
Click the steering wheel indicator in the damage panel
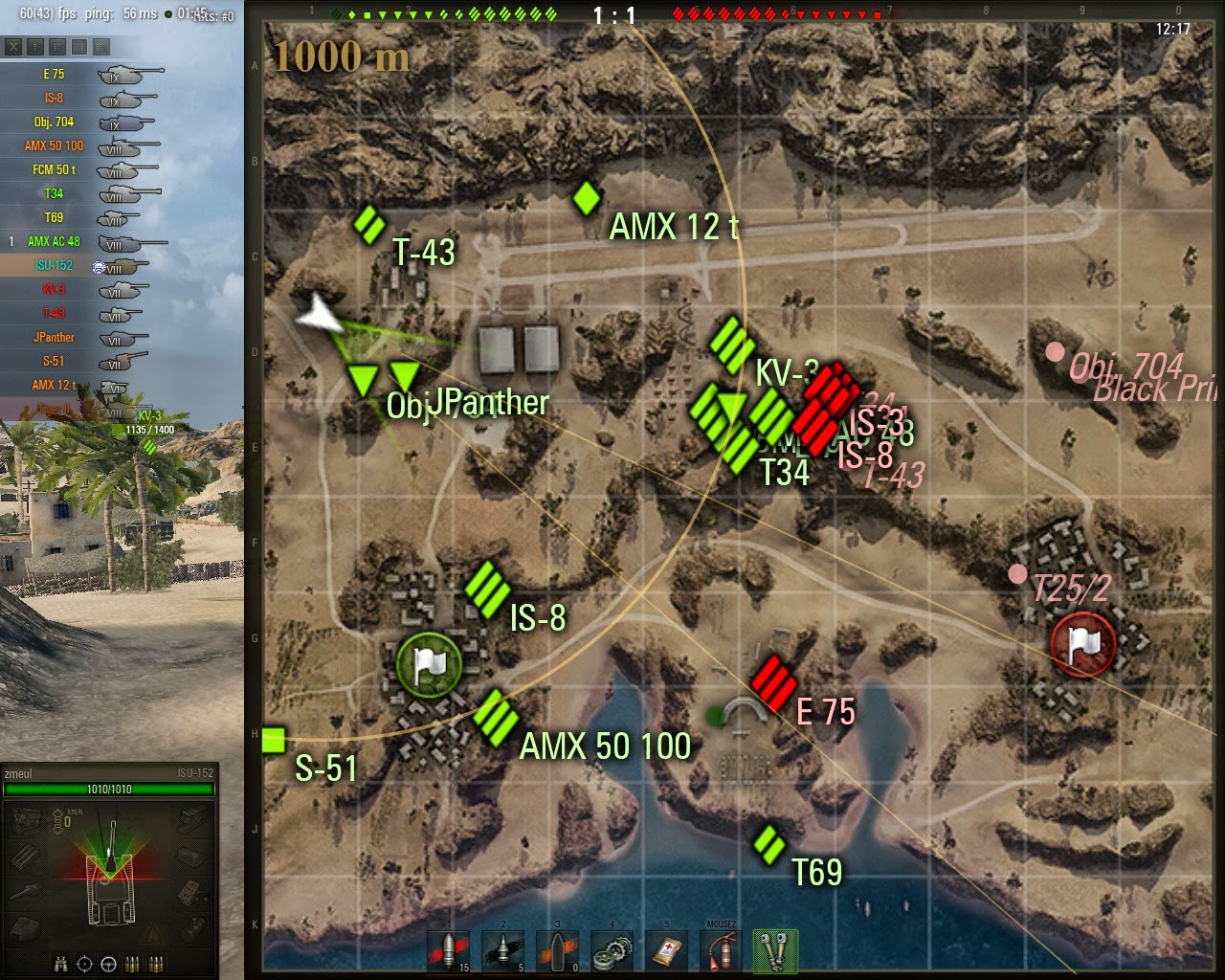[109, 966]
